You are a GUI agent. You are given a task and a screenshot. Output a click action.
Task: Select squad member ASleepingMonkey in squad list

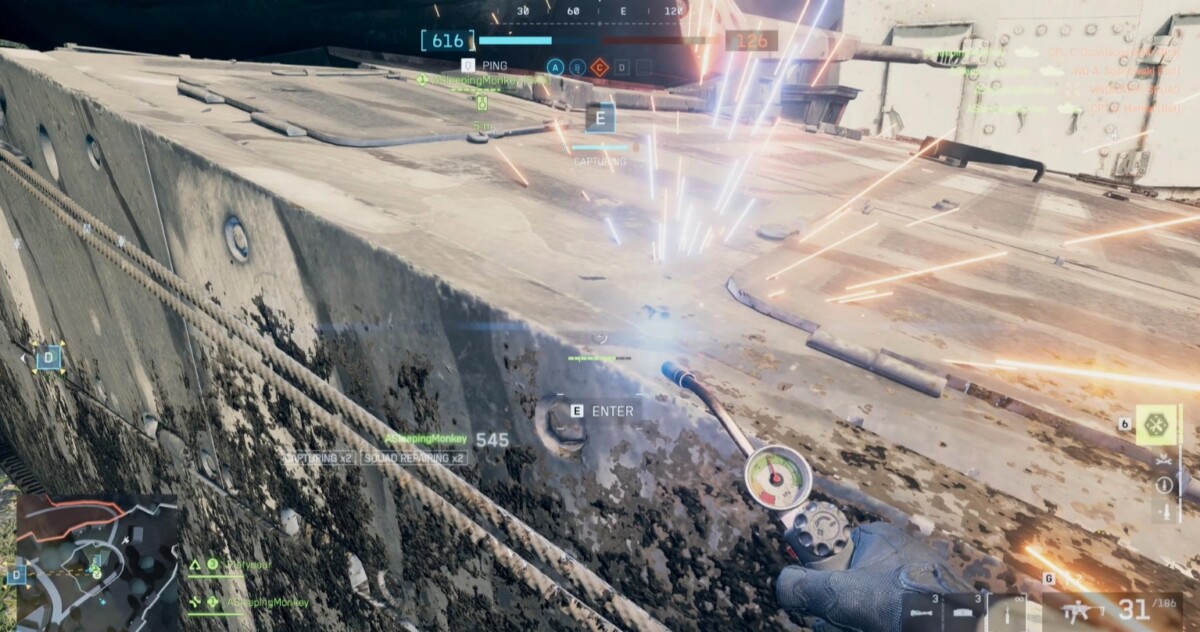[265, 602]
